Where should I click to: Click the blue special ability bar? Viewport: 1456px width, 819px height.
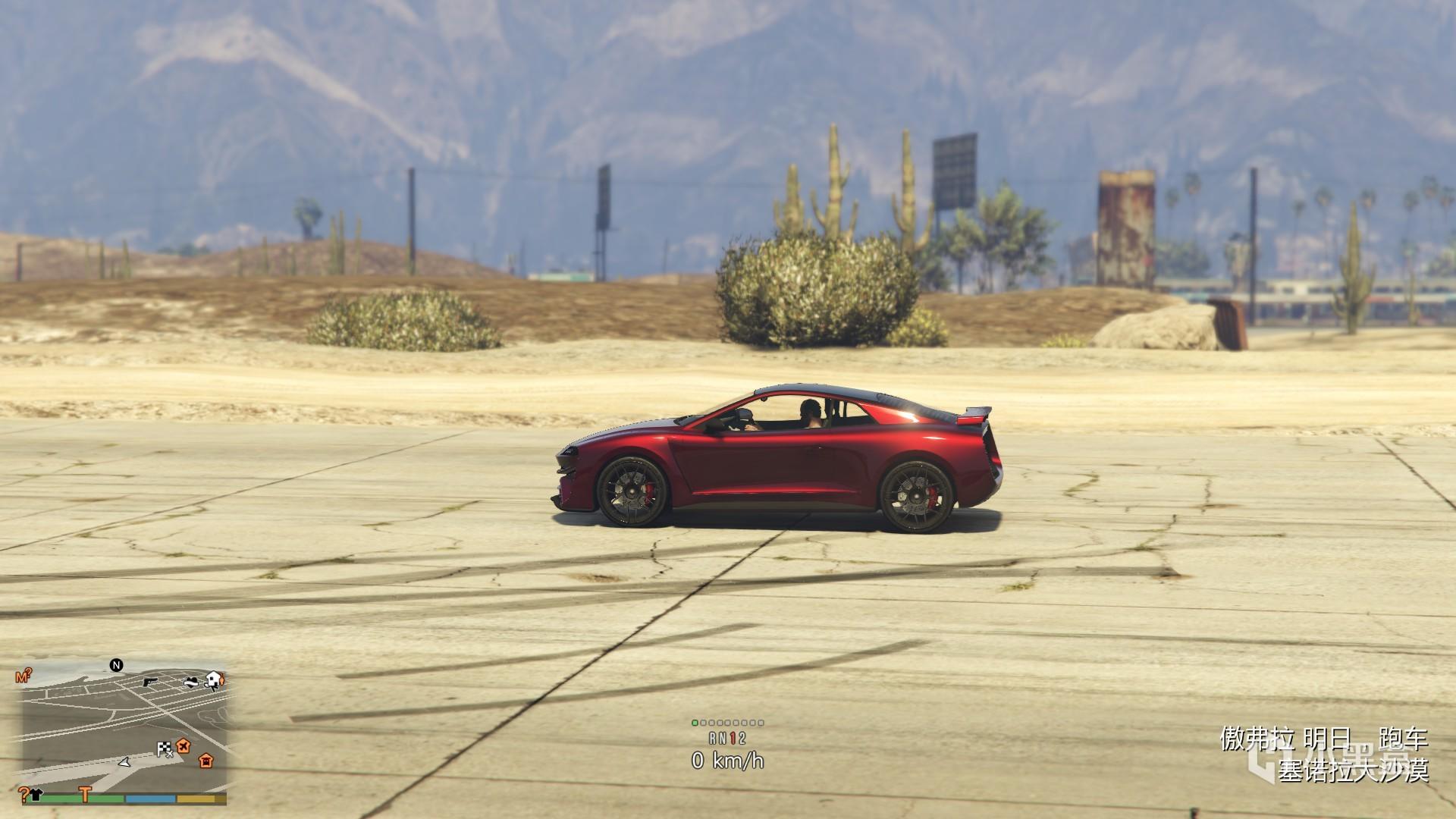coord(150,800)
